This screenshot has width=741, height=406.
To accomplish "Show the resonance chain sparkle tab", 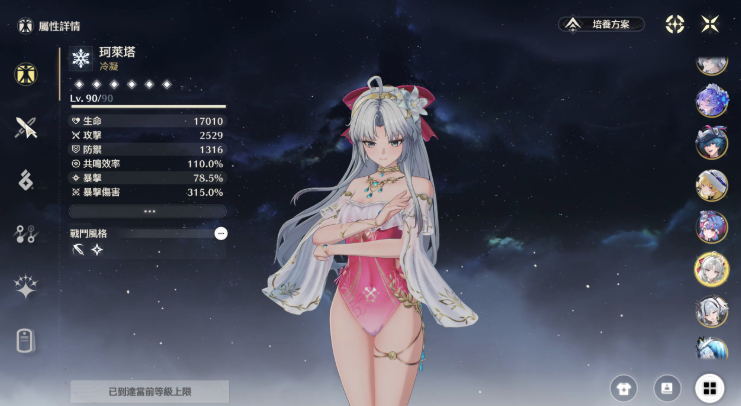I will [26, 287].
